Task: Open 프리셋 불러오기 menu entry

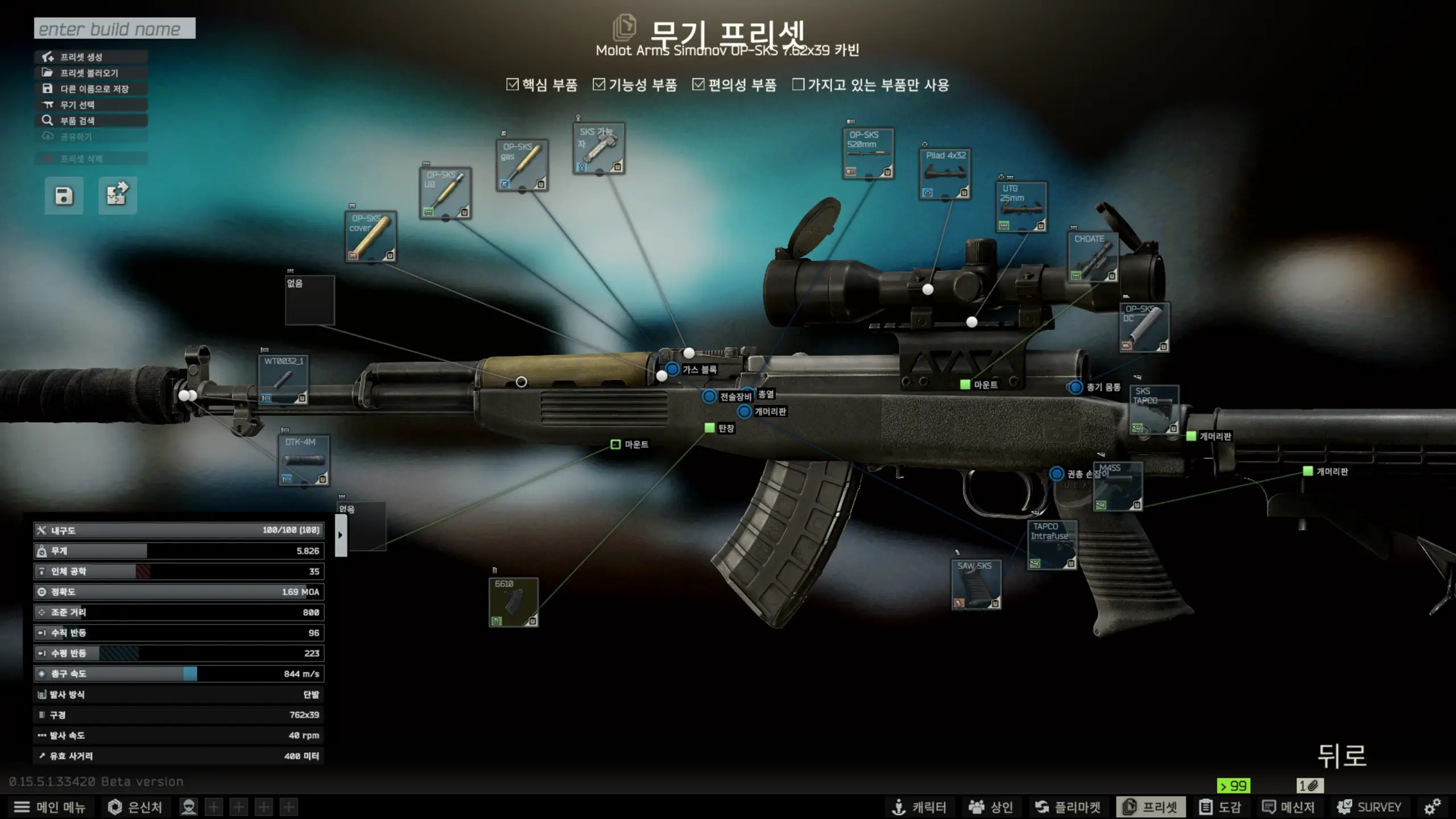Action: point(91,73)
